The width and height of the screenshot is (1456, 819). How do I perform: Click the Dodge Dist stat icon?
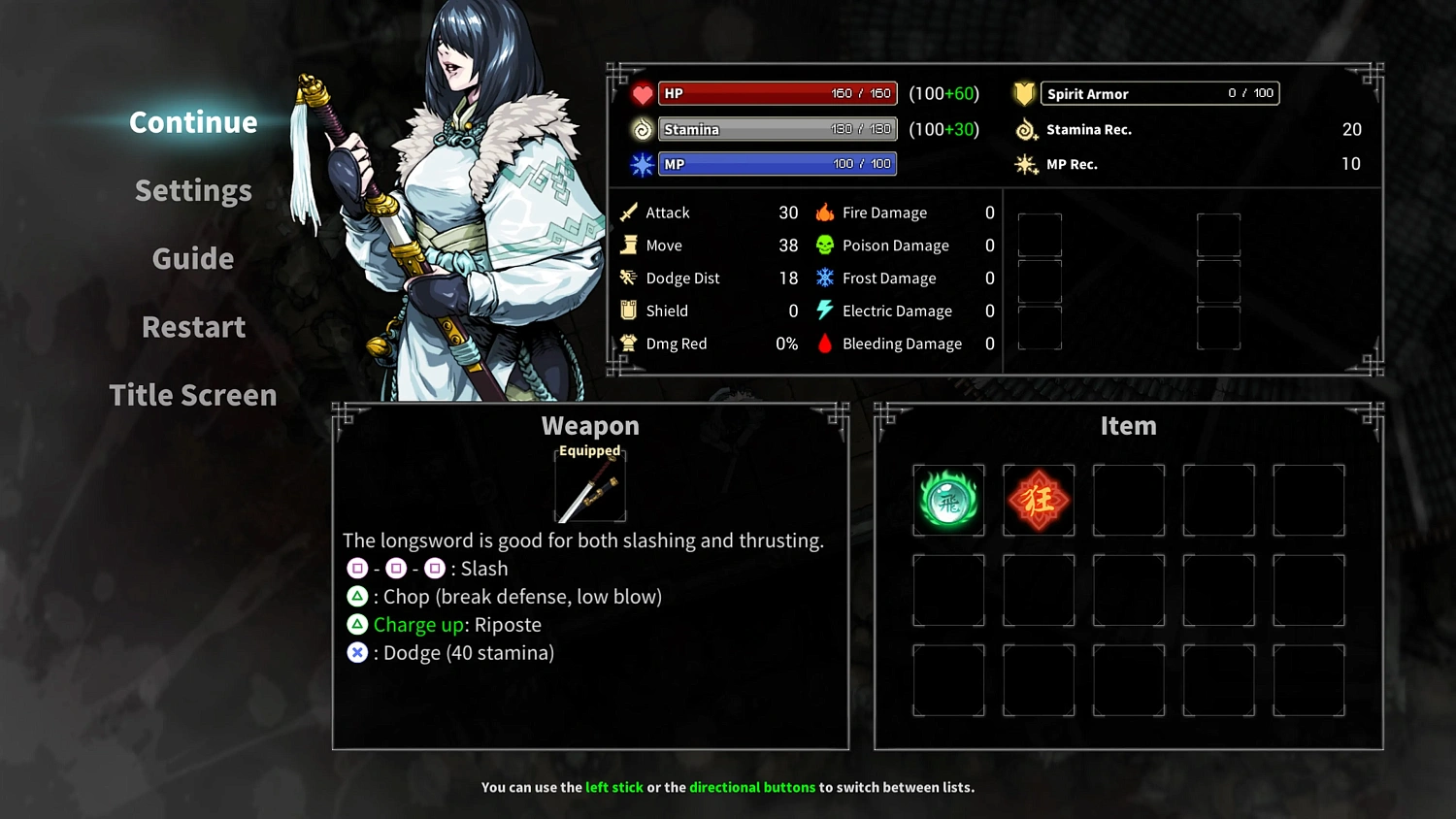point(629,278)
